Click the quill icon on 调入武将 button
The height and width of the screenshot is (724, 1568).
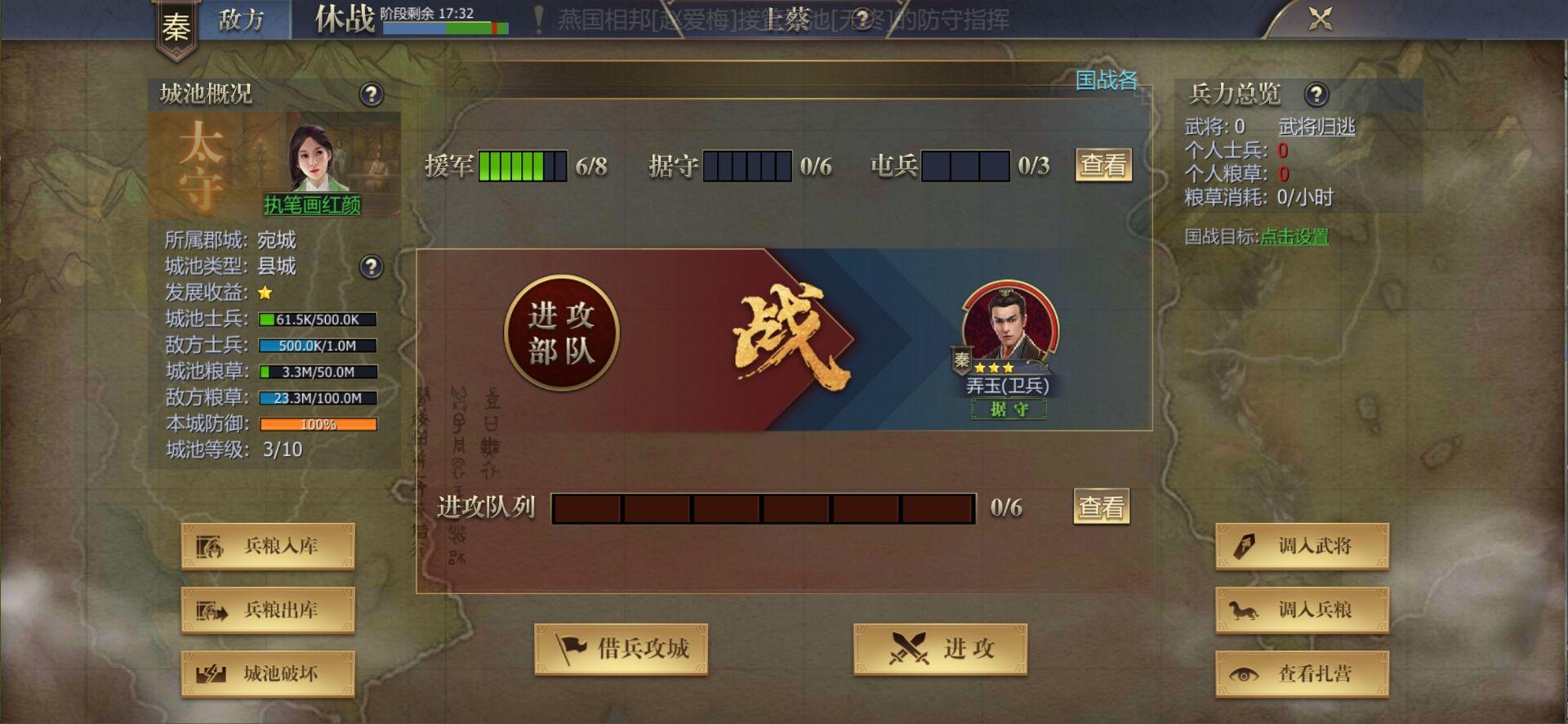point(1245,546)
